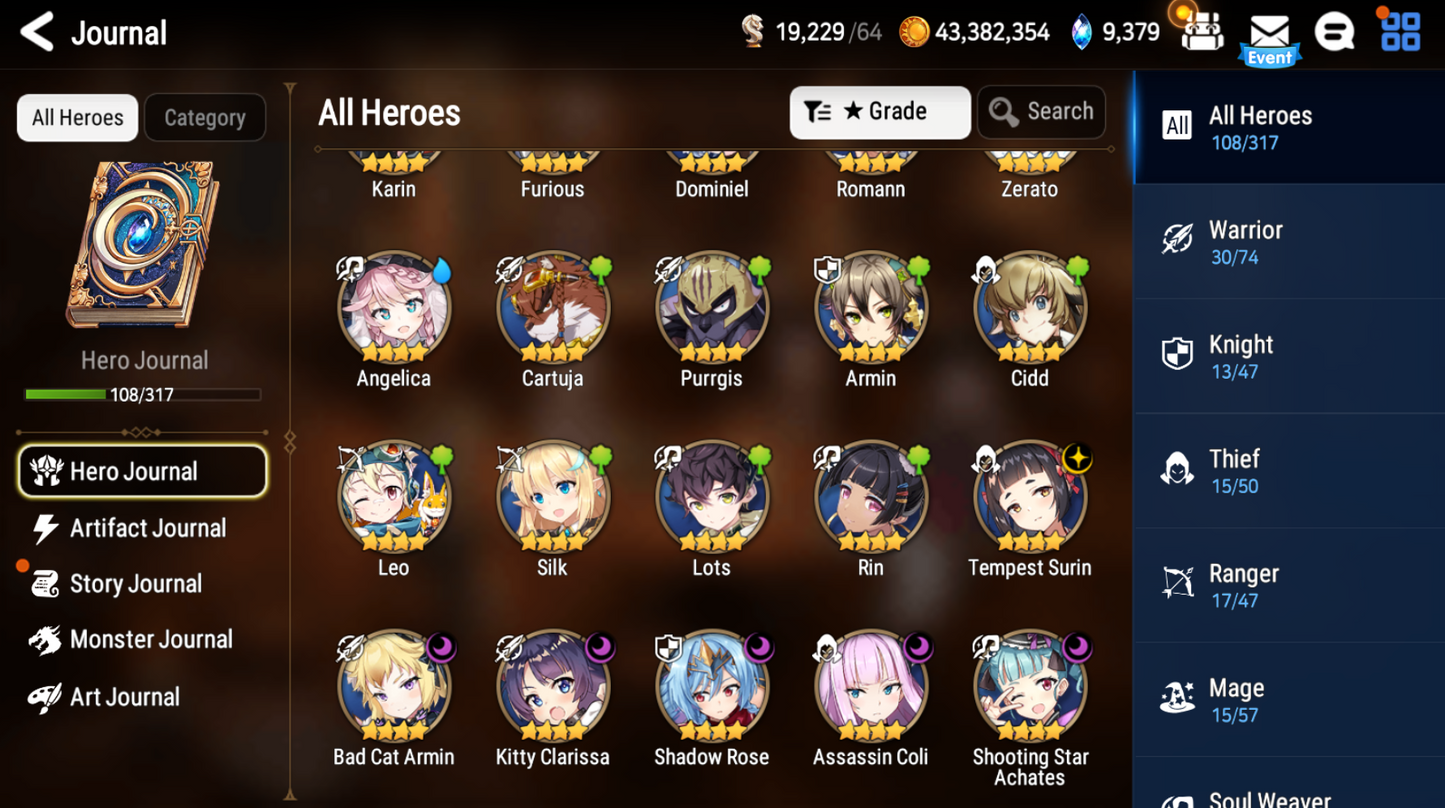Click the Hero Journal progress bar
The image size is (1445, 808).
click(x=143, y=394)
